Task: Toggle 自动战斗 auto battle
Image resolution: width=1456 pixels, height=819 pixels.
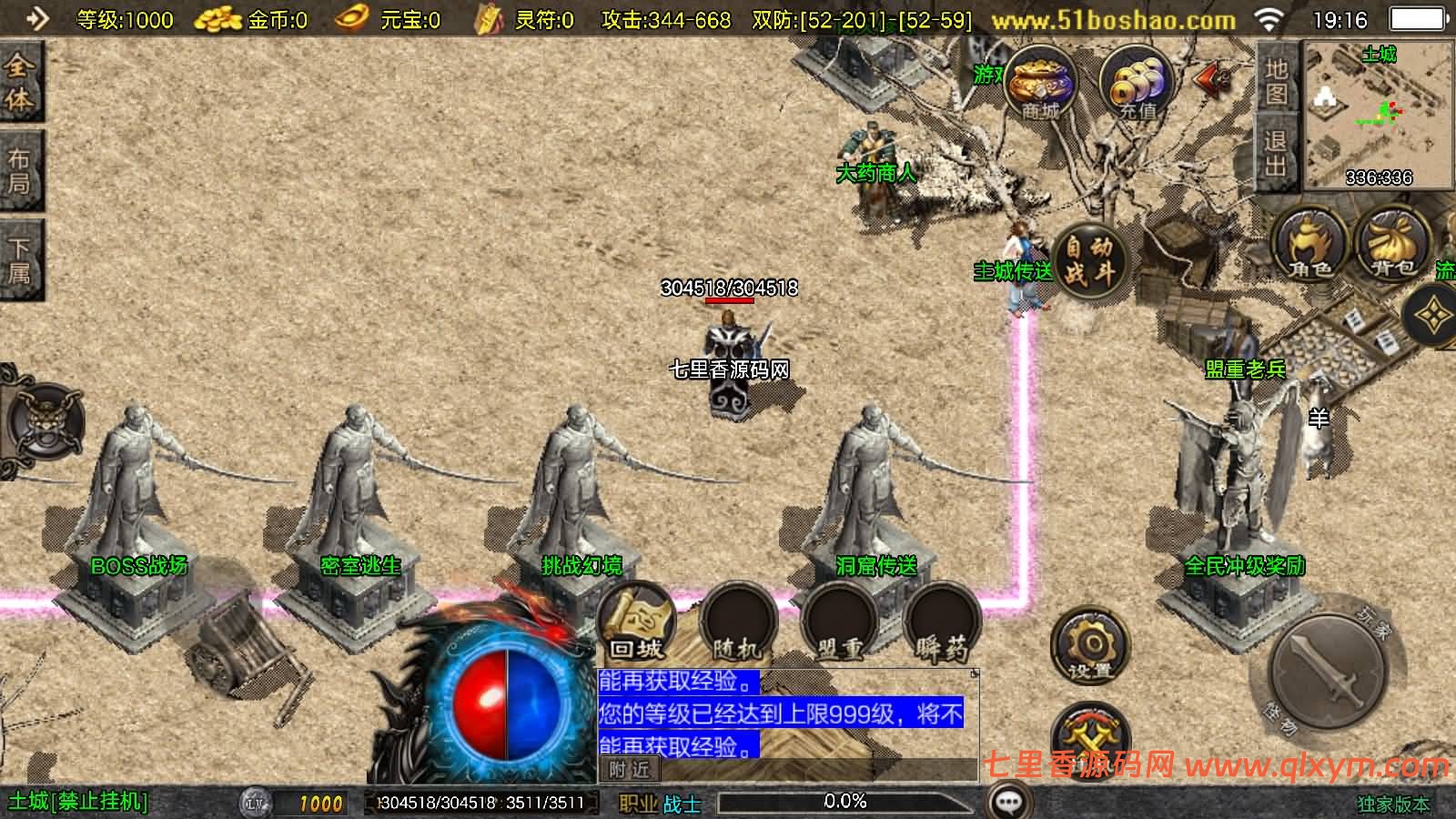Action: point(1088,261)
